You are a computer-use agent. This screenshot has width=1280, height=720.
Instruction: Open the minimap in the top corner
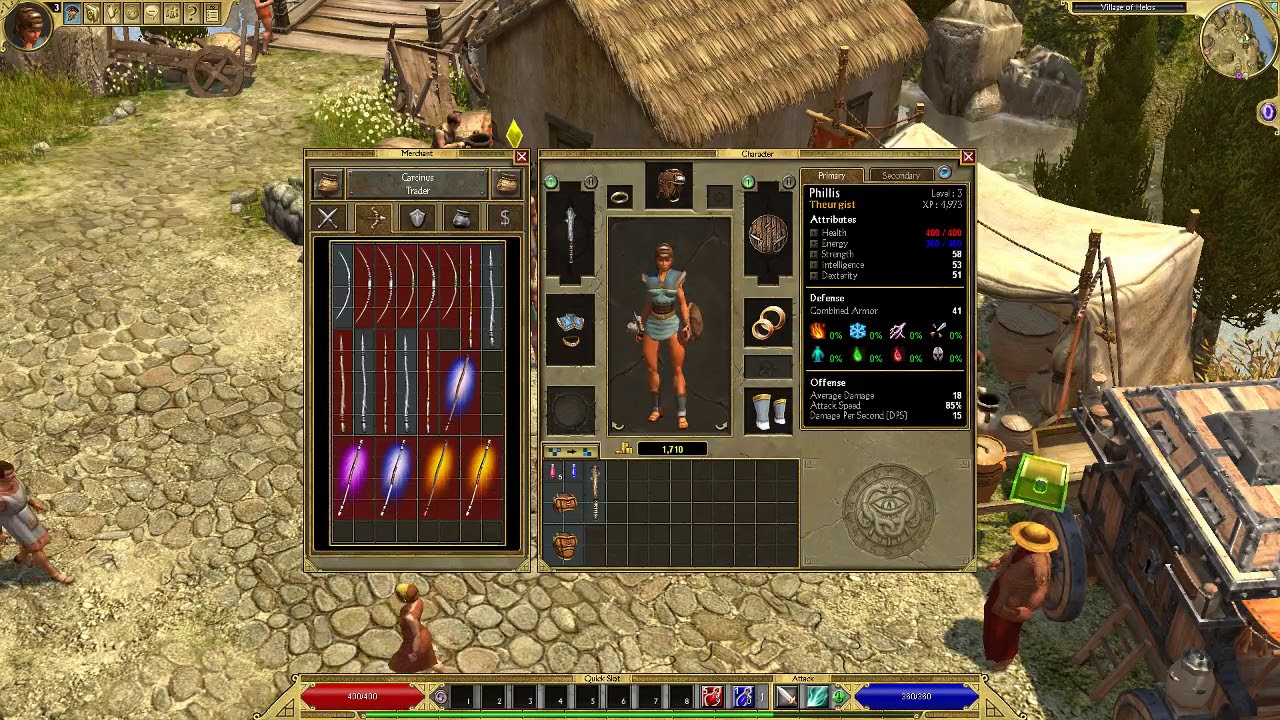tap(1238, 40)
